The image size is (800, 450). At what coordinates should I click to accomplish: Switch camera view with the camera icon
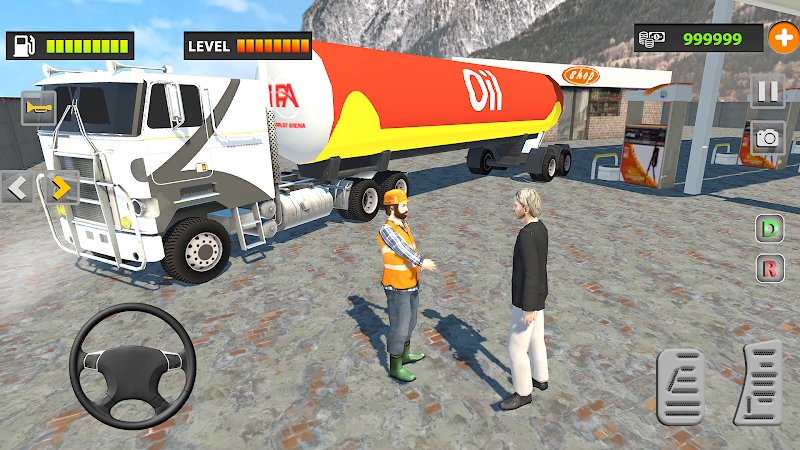point(767,138)
